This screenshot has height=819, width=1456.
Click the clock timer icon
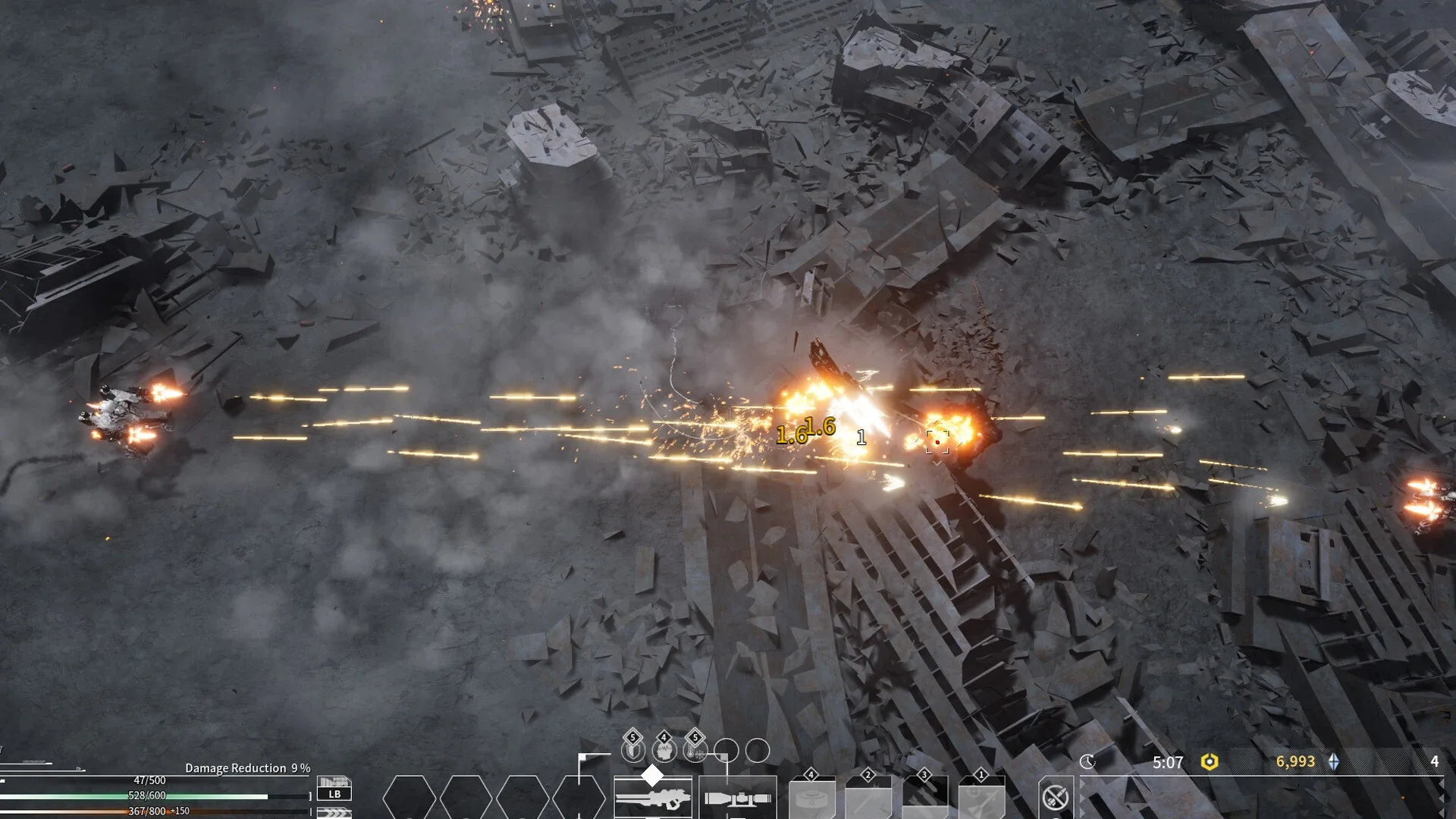click(1087, 761)
